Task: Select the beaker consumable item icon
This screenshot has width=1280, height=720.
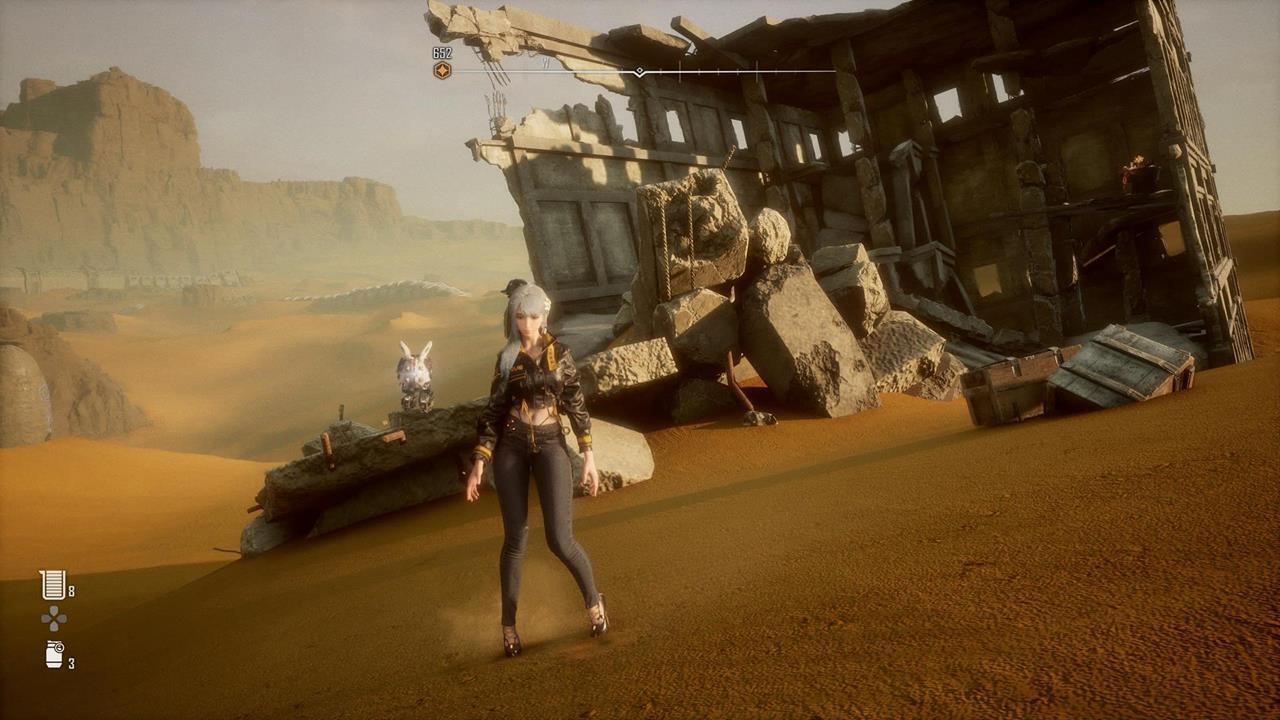Action: tap(52, 584)
